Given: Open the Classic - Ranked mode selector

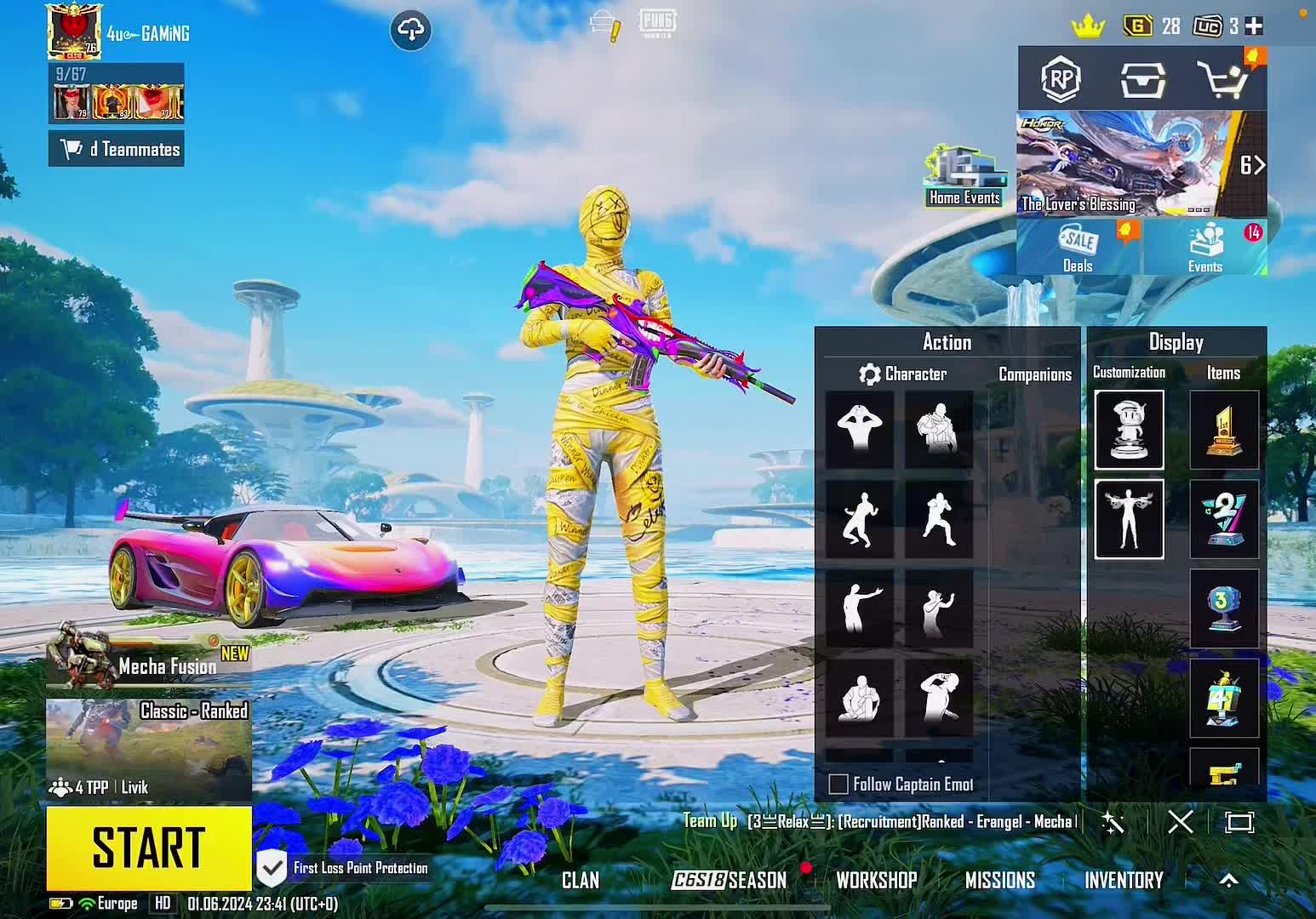Looking at the screenshot, I should [x=149, y=749].
